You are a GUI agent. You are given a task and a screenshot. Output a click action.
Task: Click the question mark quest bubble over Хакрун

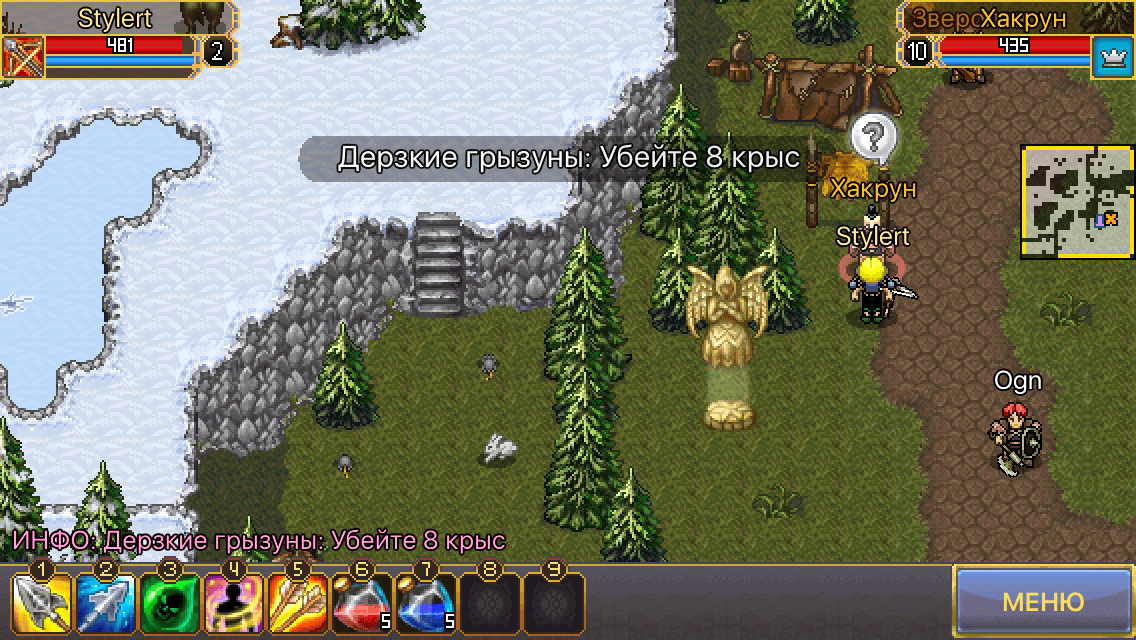(873, 136)
